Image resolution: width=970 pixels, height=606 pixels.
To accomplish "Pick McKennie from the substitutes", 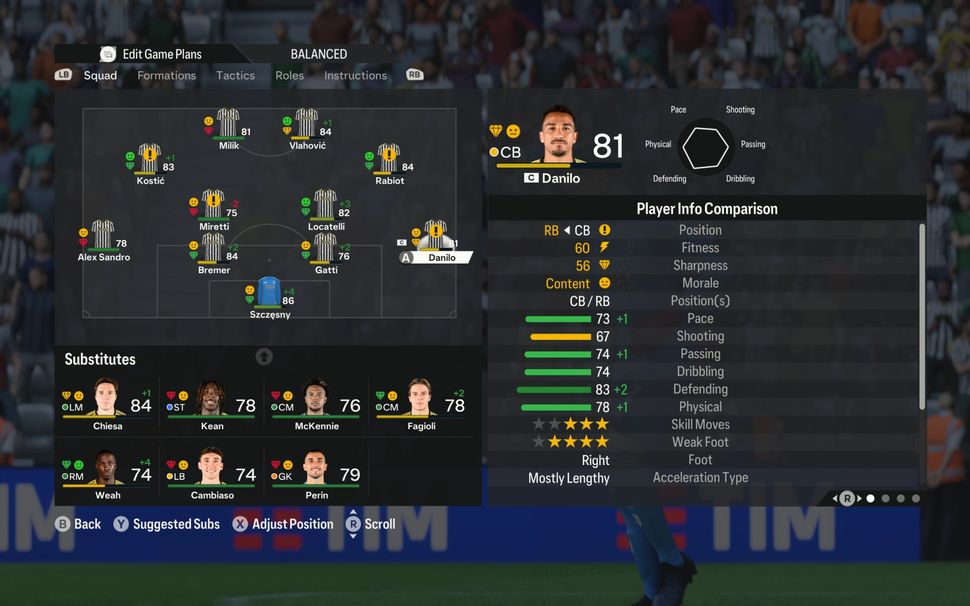I will tap(317, 404).
